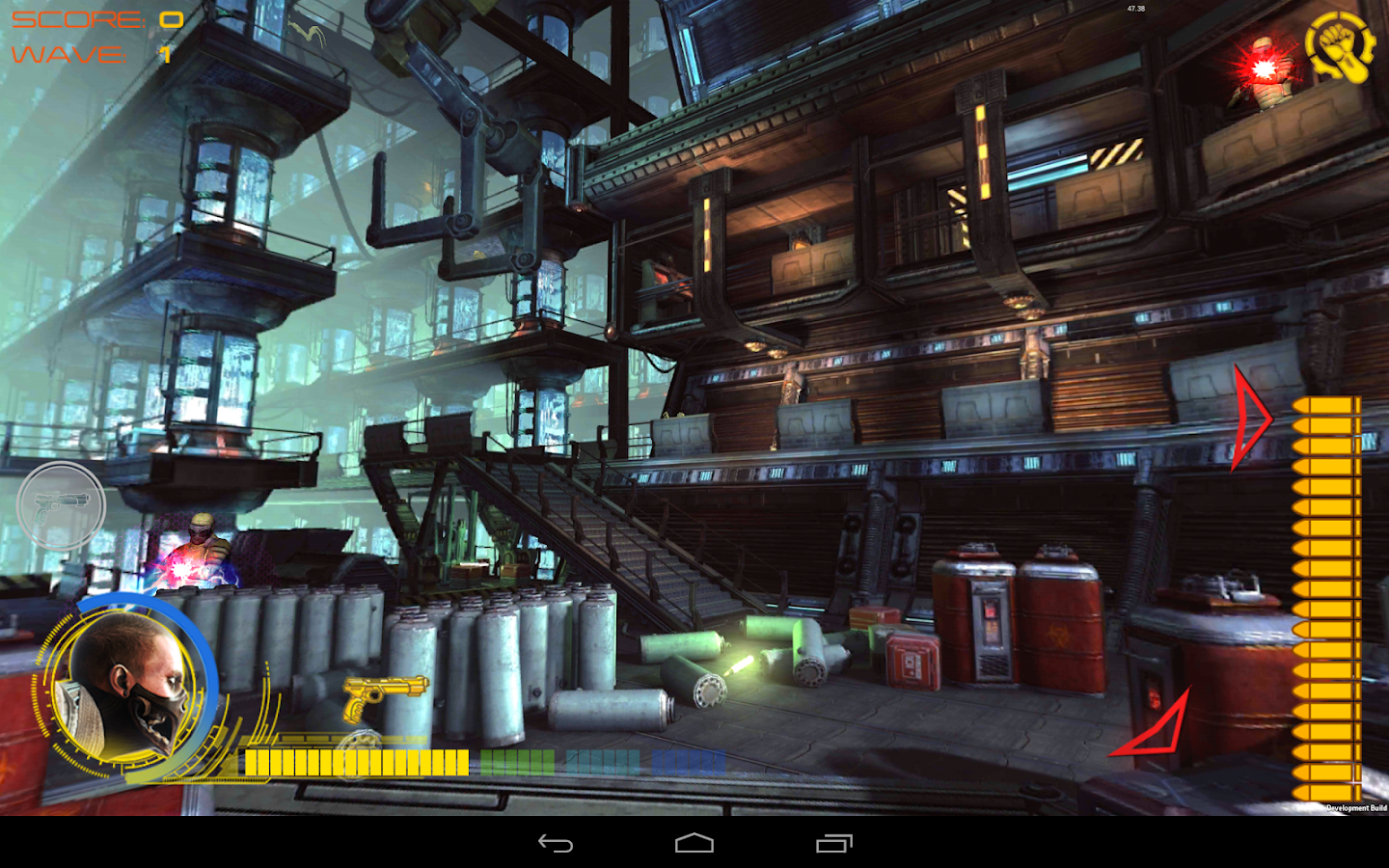Tap the yellow ammo bar below the pistol
The image size is (1389, 868).
click(x=357, y=763)
